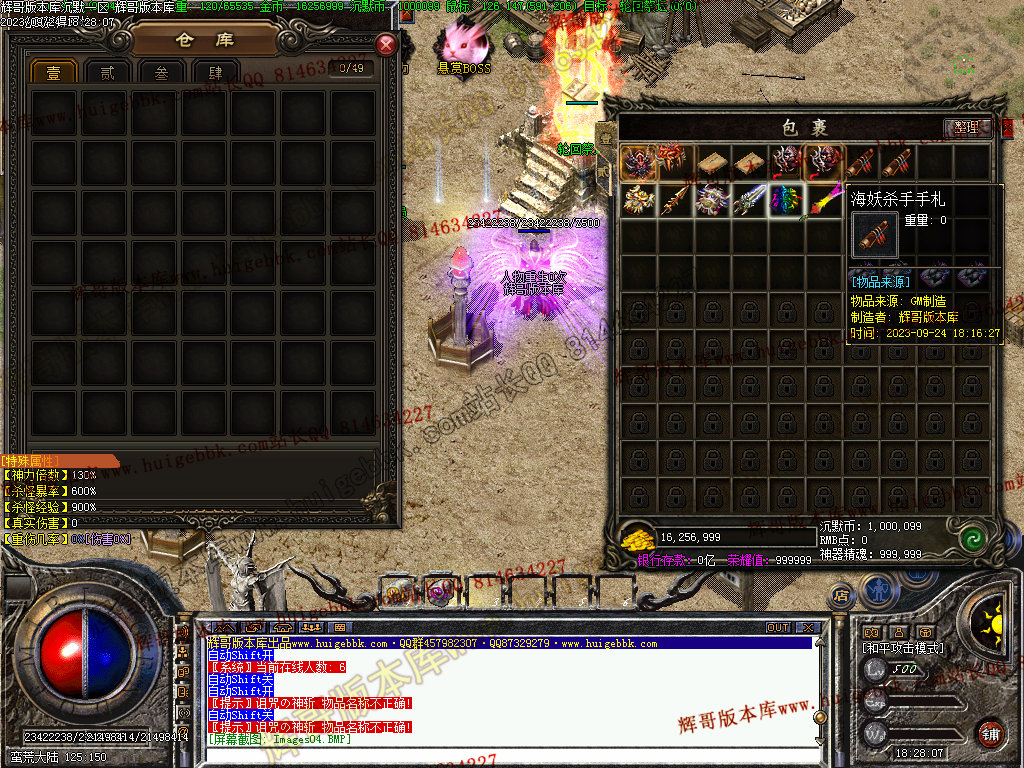Select warehouse tab 肆
The height and width of the screenshot is (768, 1024).
pyautogui.click(x=215, y=73)
